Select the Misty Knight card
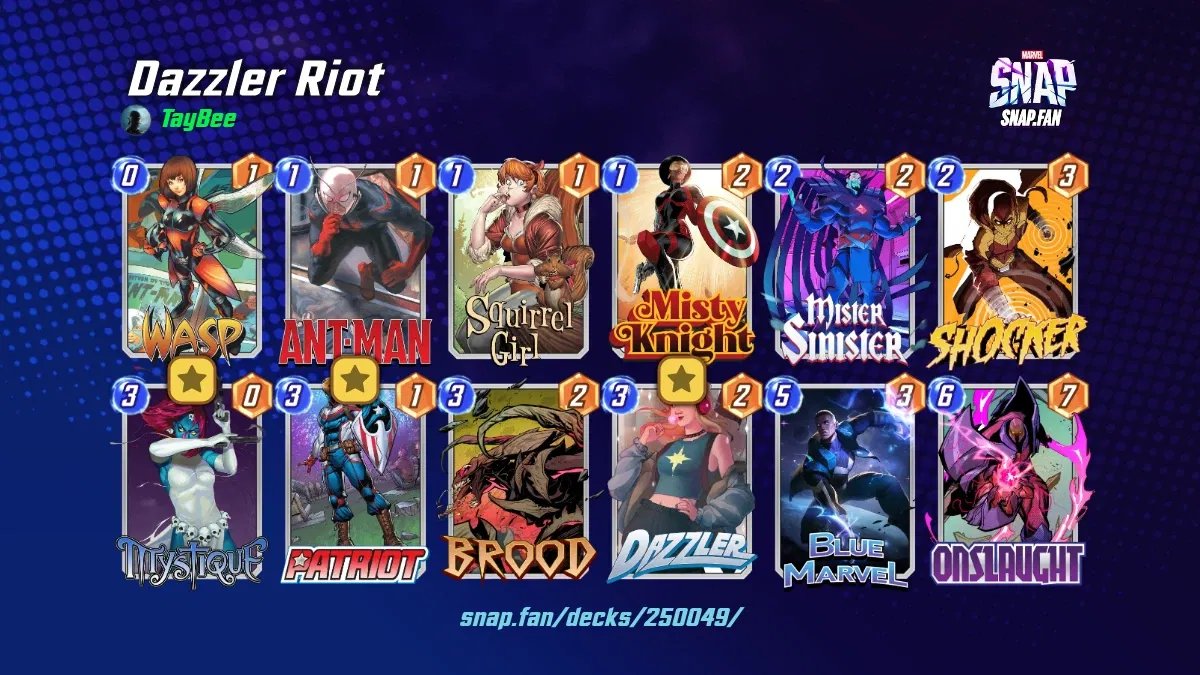 pos(684,262)
